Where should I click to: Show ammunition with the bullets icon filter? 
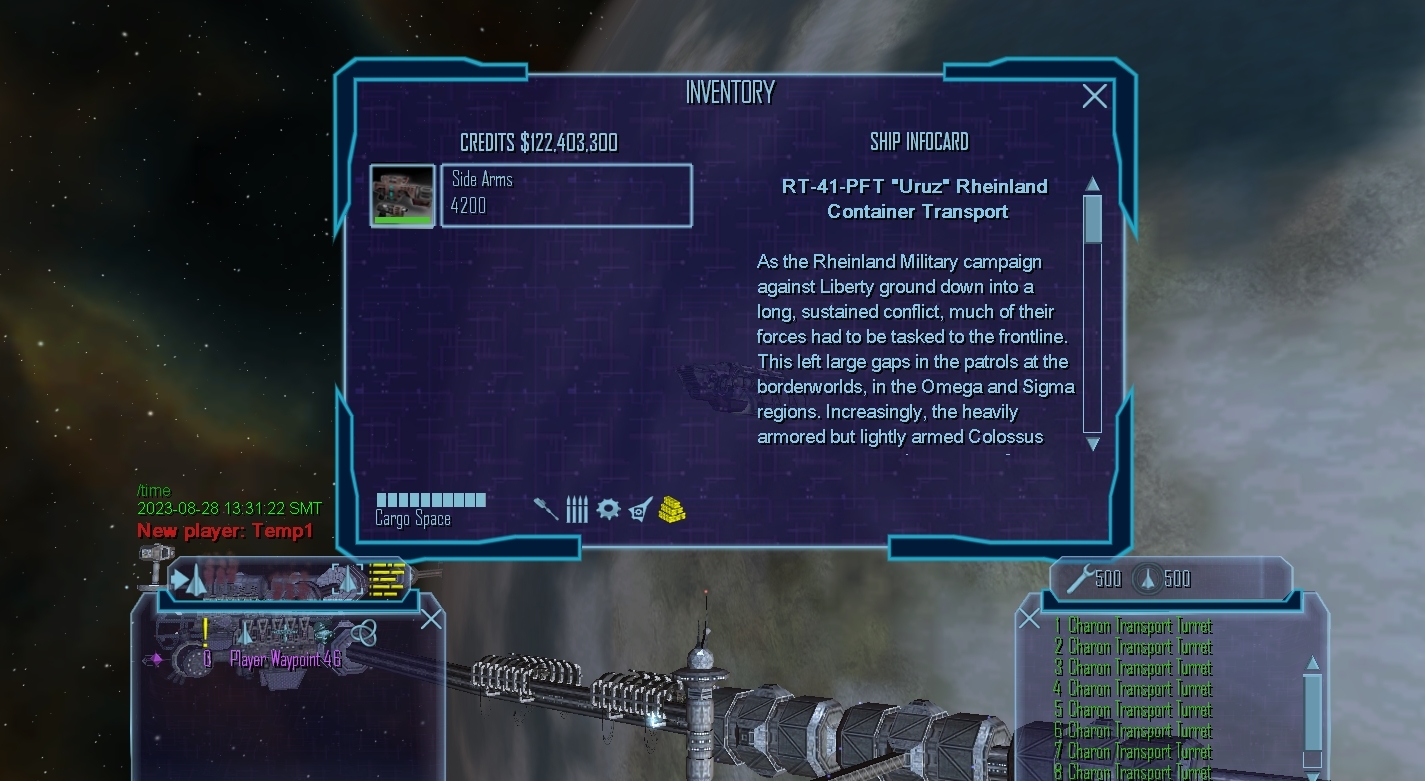coord(577,510)
